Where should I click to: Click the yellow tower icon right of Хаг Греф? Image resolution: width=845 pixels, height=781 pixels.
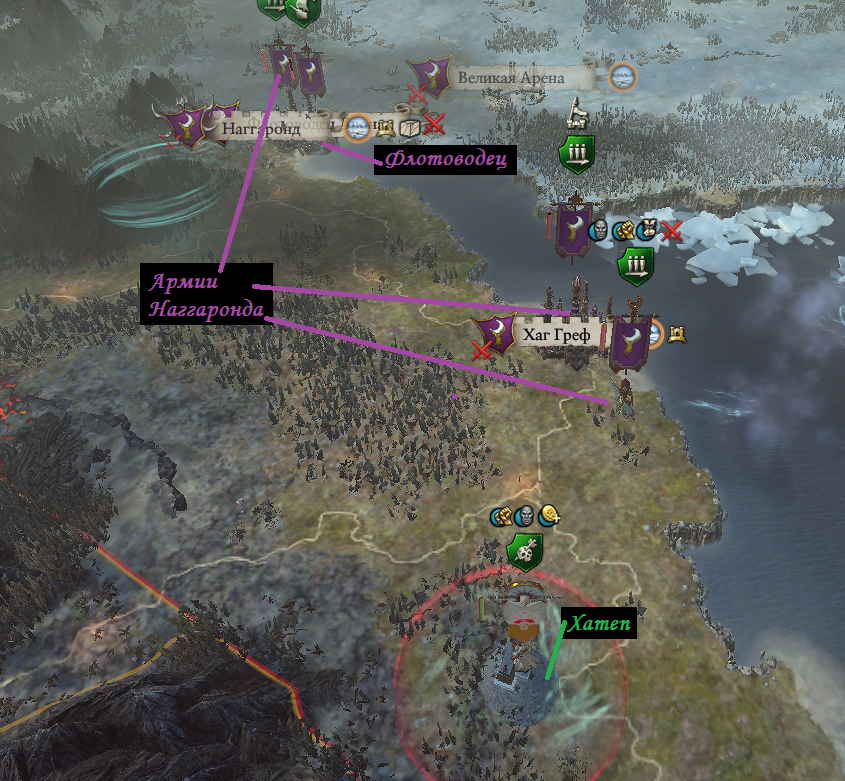tap(676, 332)
